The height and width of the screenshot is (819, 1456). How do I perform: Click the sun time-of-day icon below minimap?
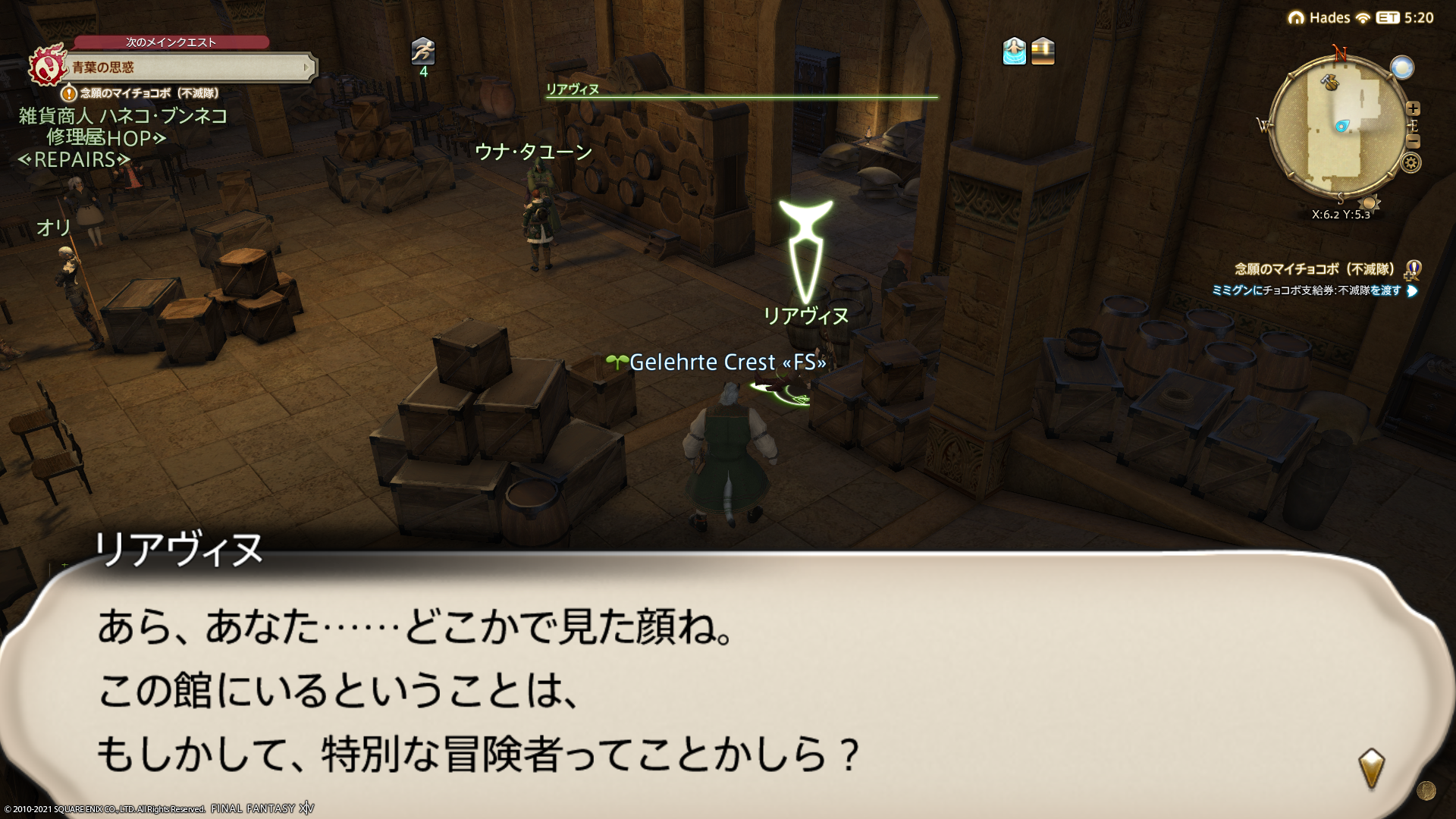tap(1370, 202)
